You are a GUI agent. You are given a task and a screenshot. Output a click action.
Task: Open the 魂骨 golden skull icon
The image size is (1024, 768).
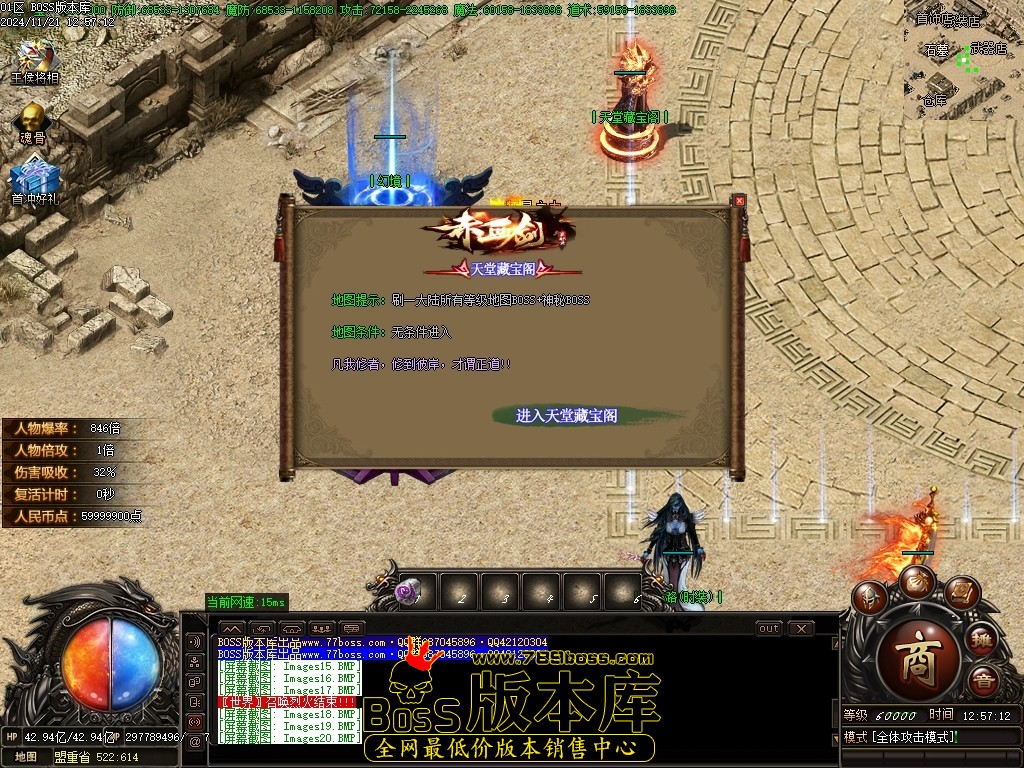tap(33, 120)
